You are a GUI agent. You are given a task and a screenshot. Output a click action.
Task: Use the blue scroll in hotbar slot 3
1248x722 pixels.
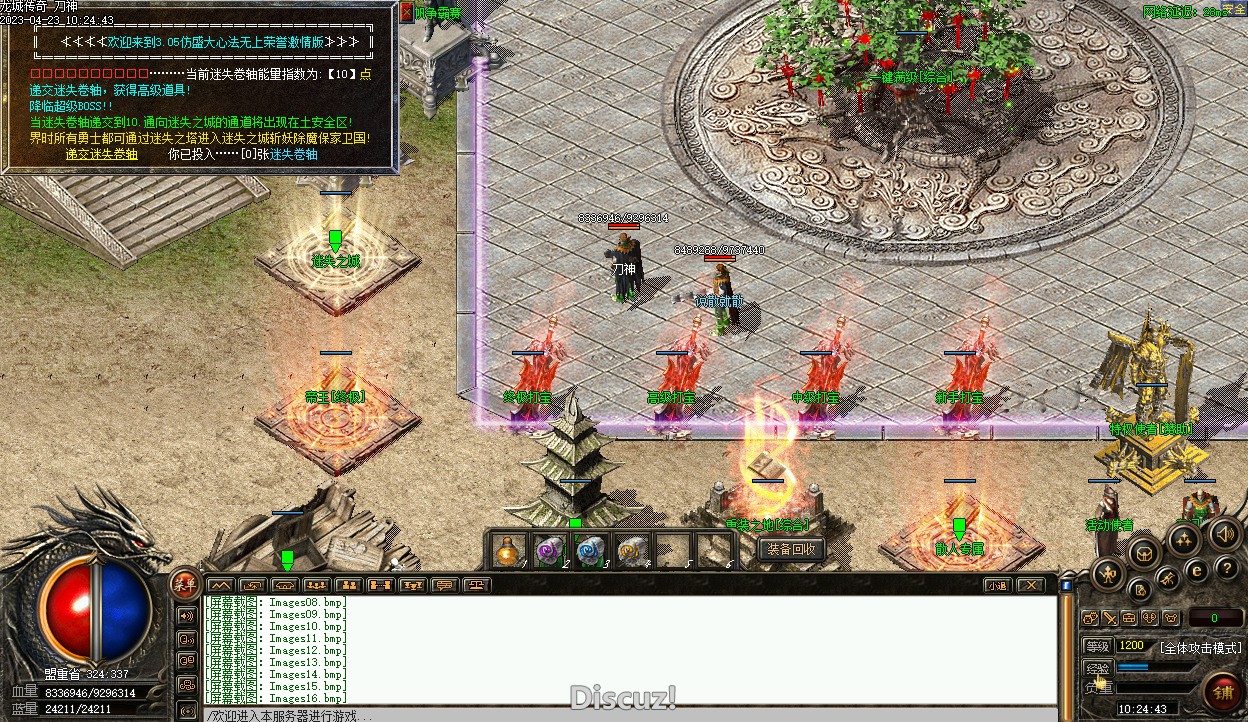(590, 550)
